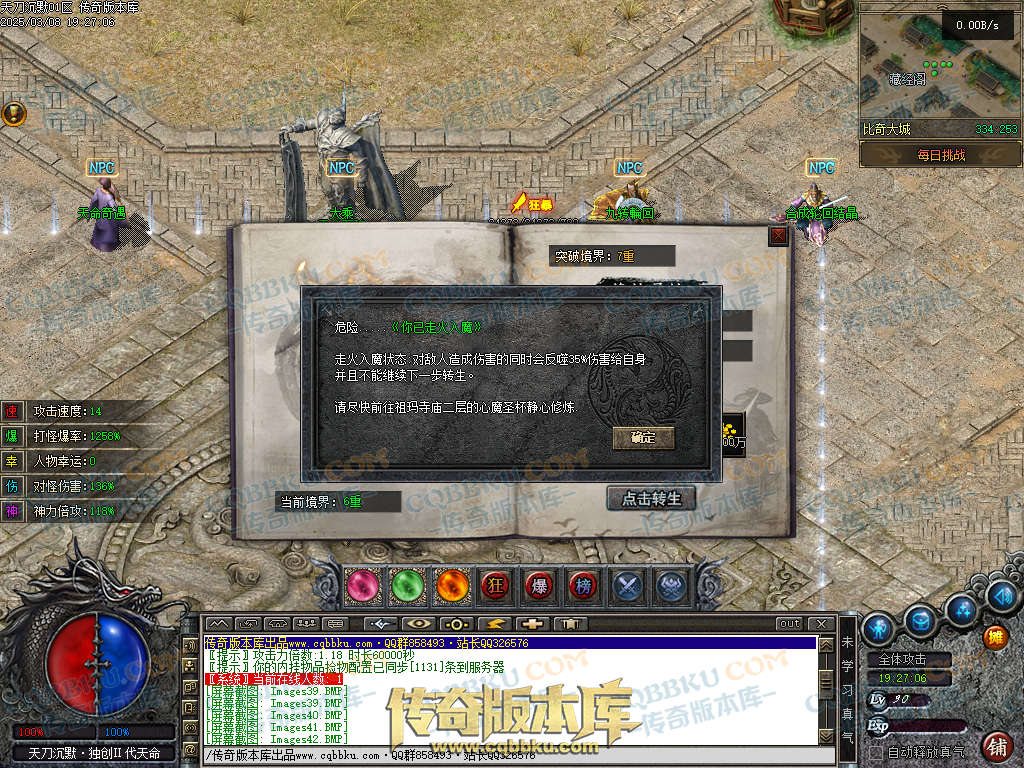The image size is (1024, 768).
Task: Select the green orb hotbar icon
Action: 405,586
